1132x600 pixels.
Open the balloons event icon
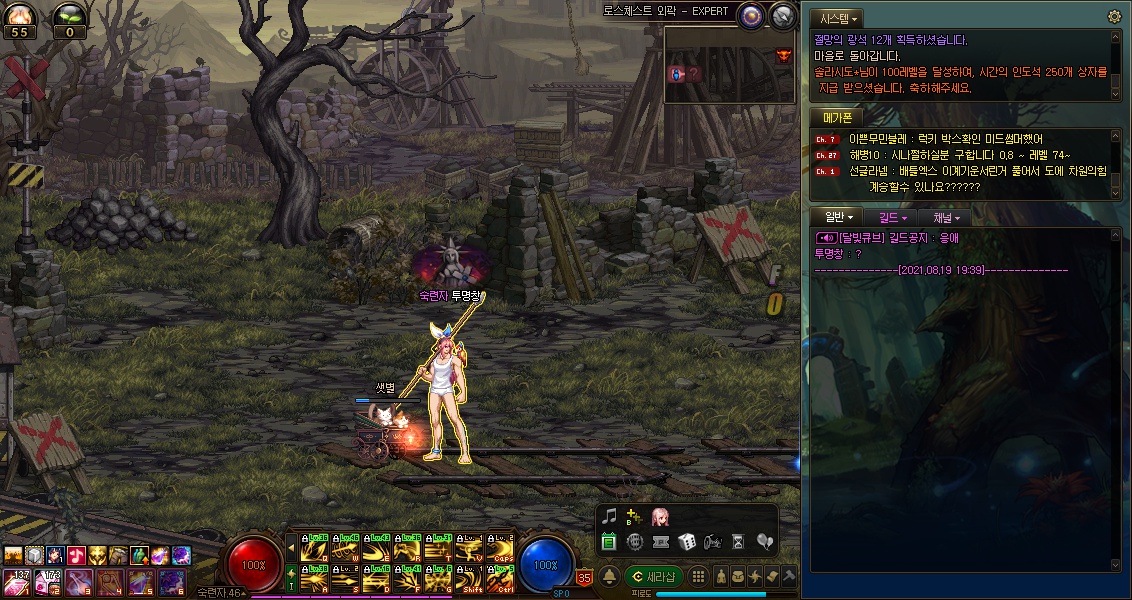[765, 542]
